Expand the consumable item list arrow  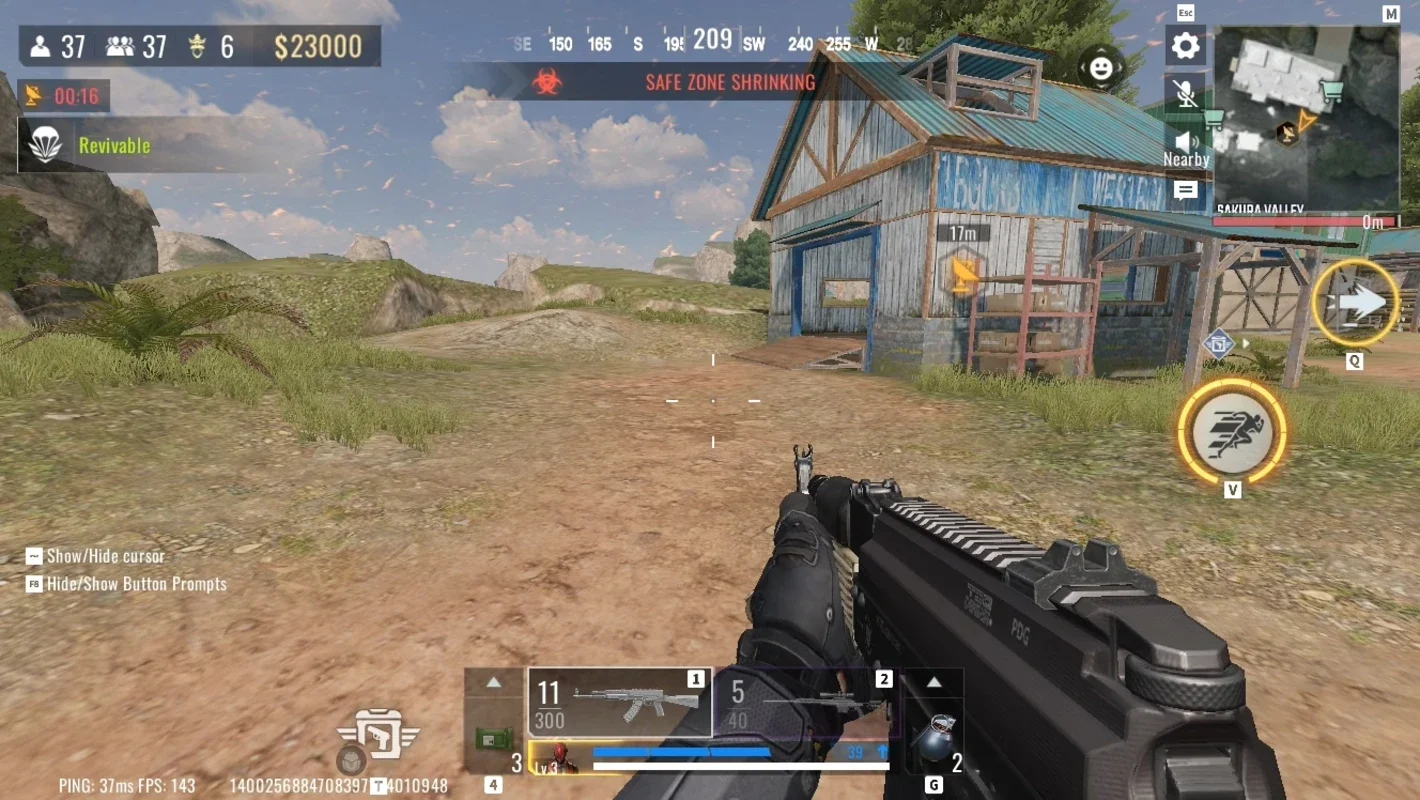tap(493, 683)
